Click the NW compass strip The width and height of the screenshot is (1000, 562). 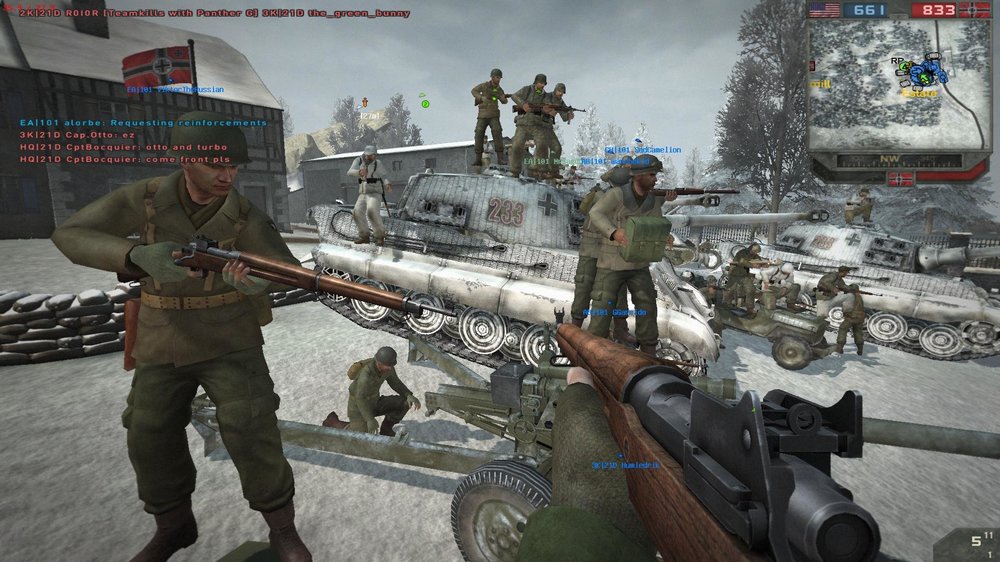(x=896, y=158)
